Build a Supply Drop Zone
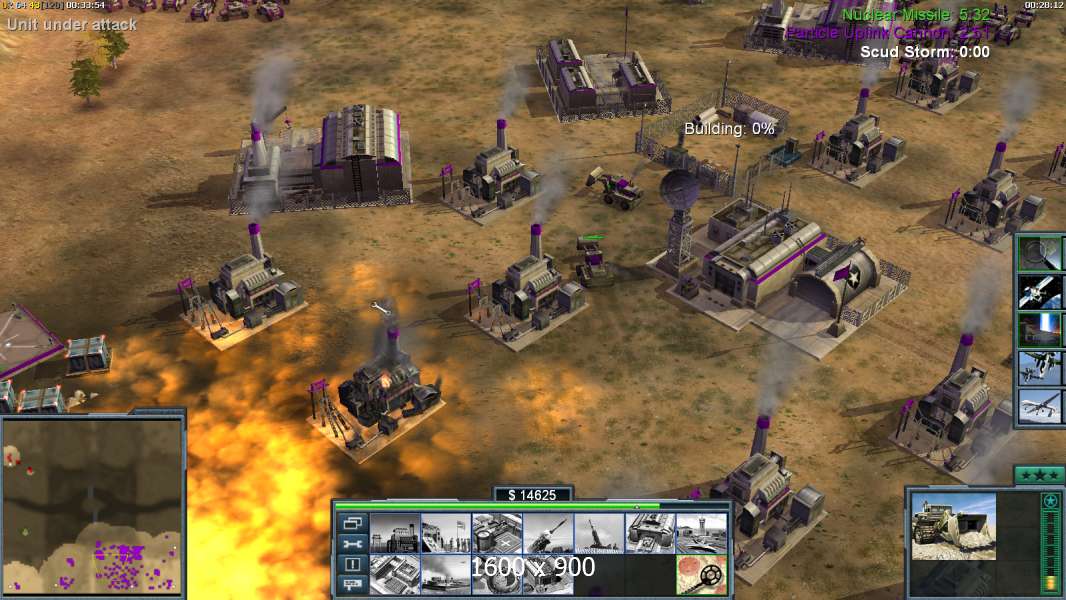The height and width of the screenshot is (600, 1066). (x=445, y=574)
